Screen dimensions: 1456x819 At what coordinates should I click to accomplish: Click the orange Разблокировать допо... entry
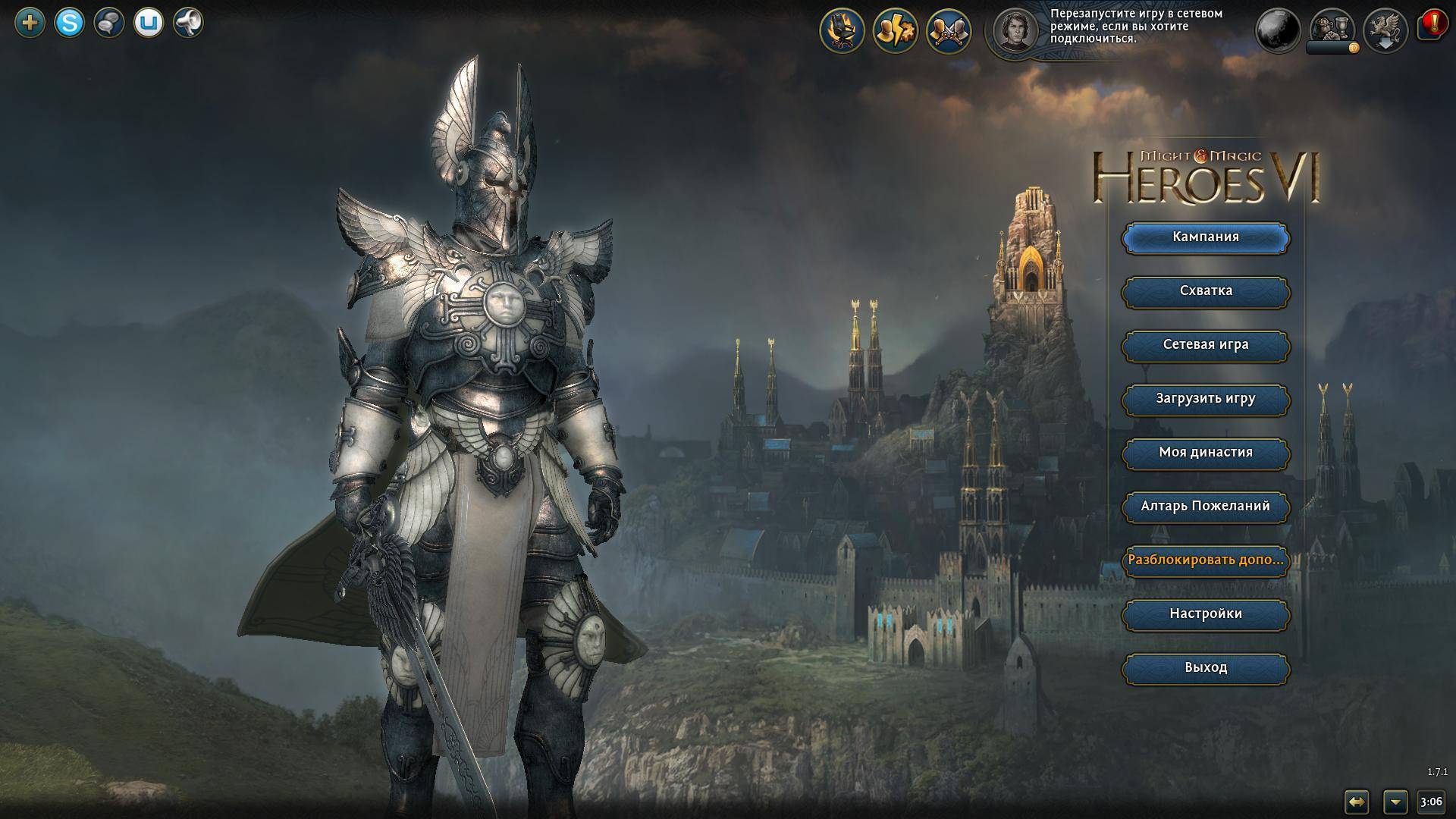click(x=1205, y=560)
